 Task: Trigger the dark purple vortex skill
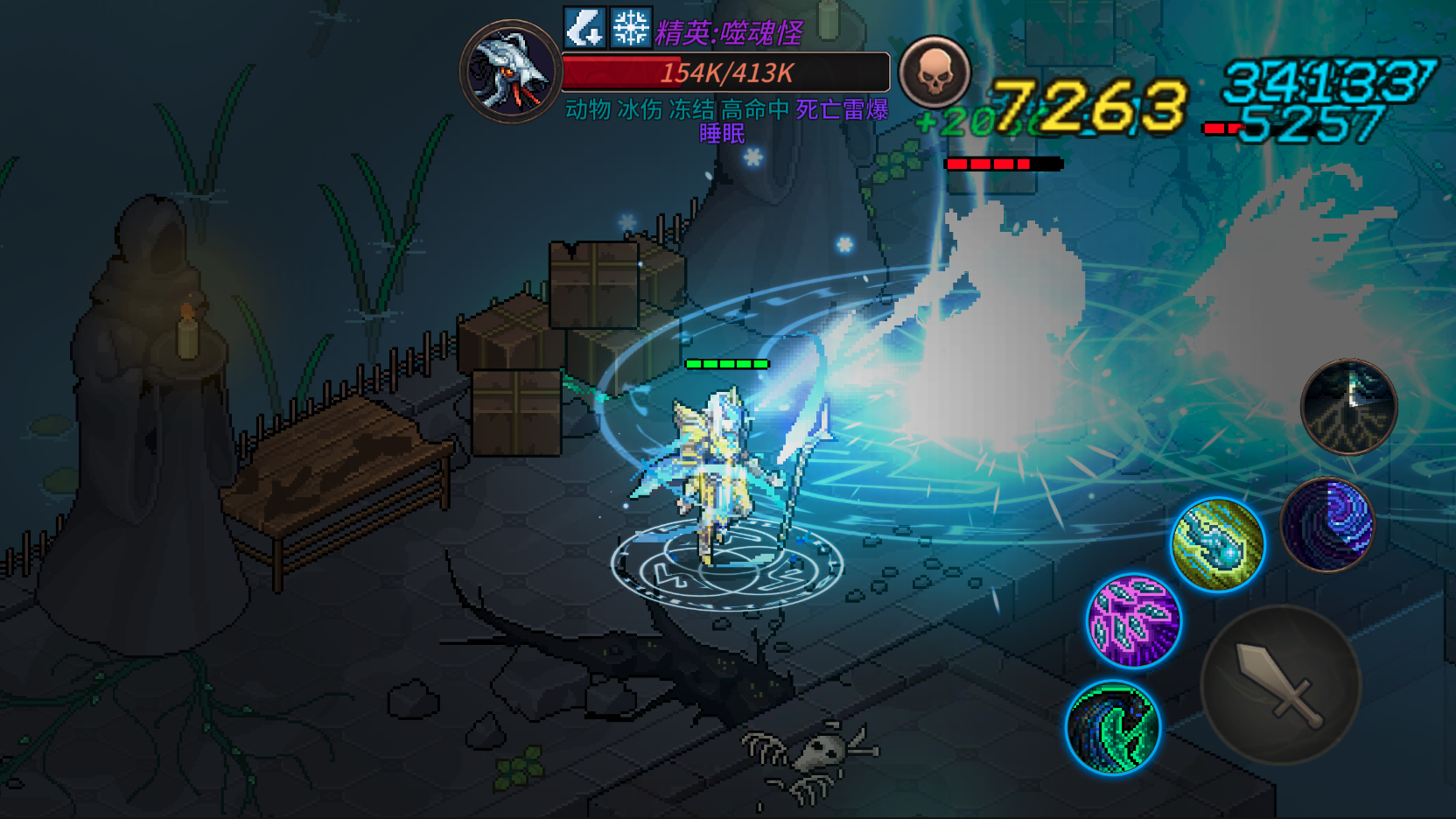[x=1327, y=524]
